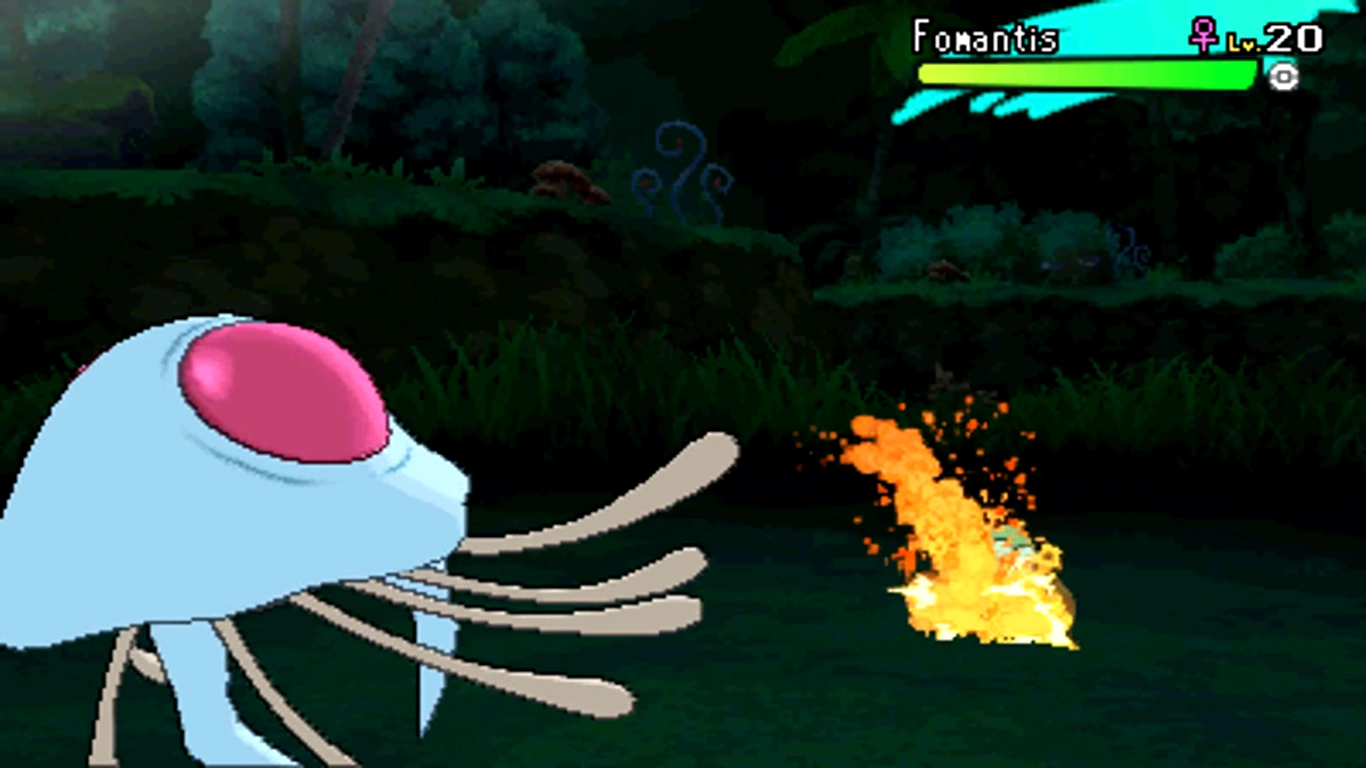
Task: Click the green HP bar under Fomantis's name
Action: (1080, 73)
